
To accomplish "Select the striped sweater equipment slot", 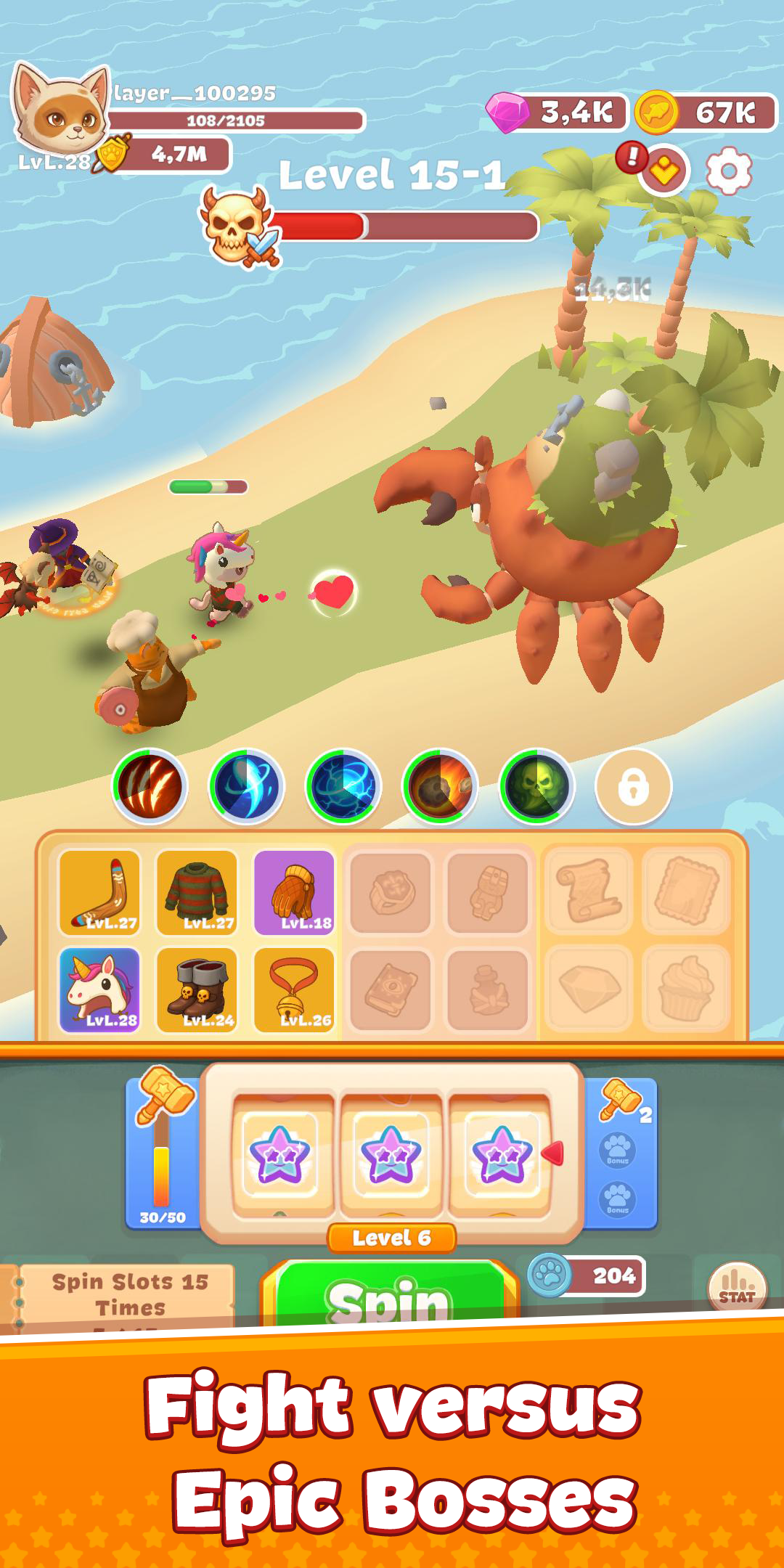I will click(x=197, y=892).
